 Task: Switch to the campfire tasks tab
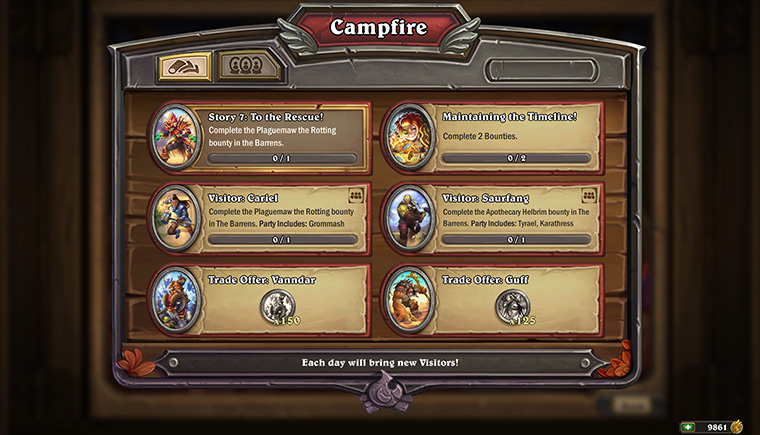point(184,68)
